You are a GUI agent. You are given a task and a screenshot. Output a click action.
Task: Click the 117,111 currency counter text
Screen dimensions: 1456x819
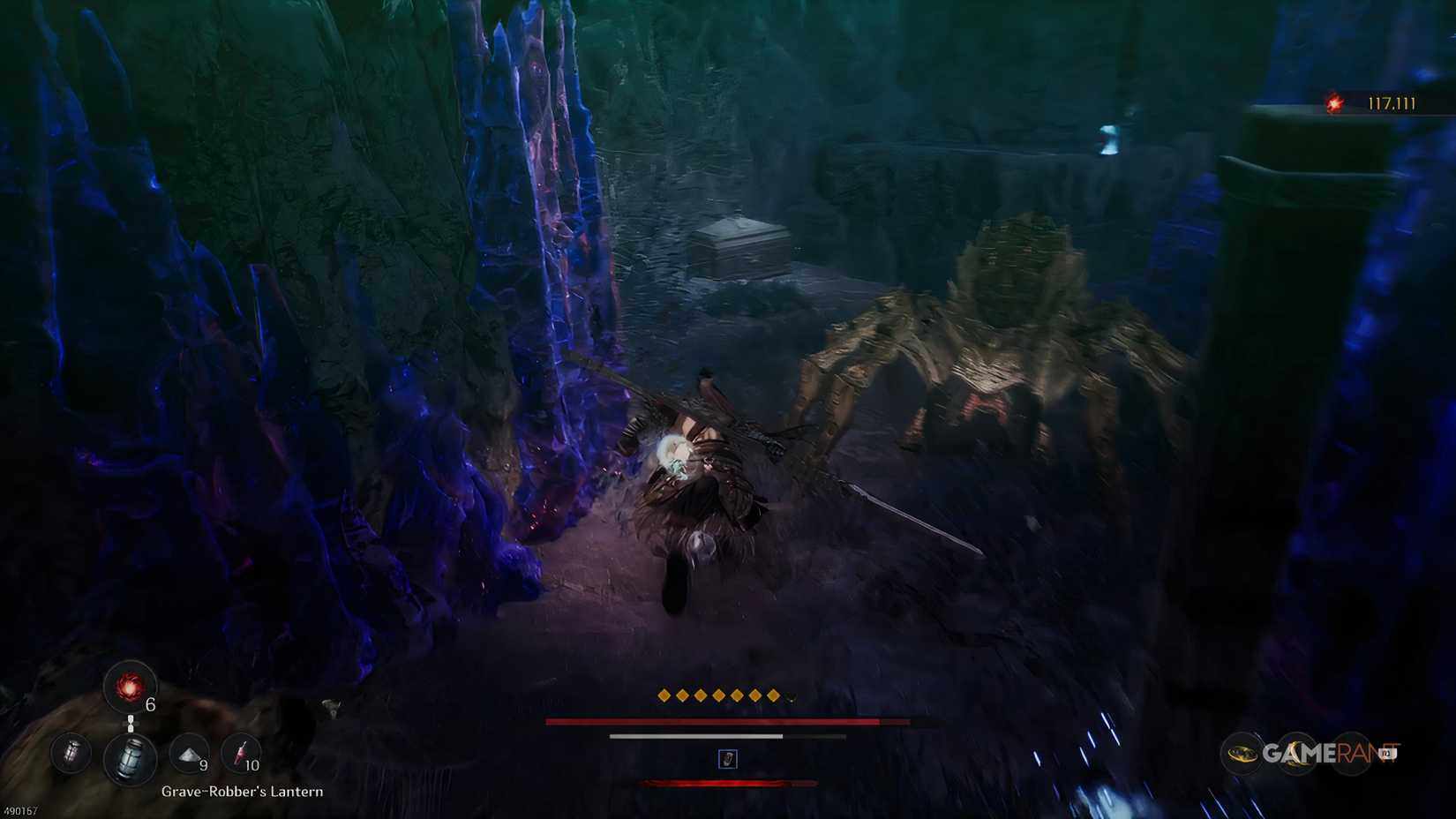tap(1392, 102)
